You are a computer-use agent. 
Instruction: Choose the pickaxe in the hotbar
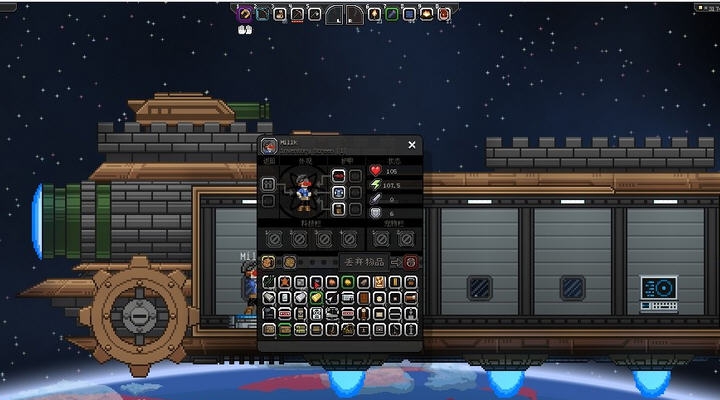coord(298,14)
